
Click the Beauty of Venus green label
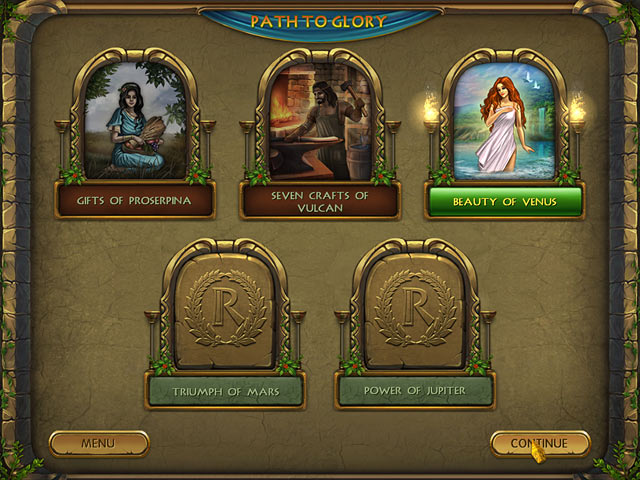click(504, 201)
